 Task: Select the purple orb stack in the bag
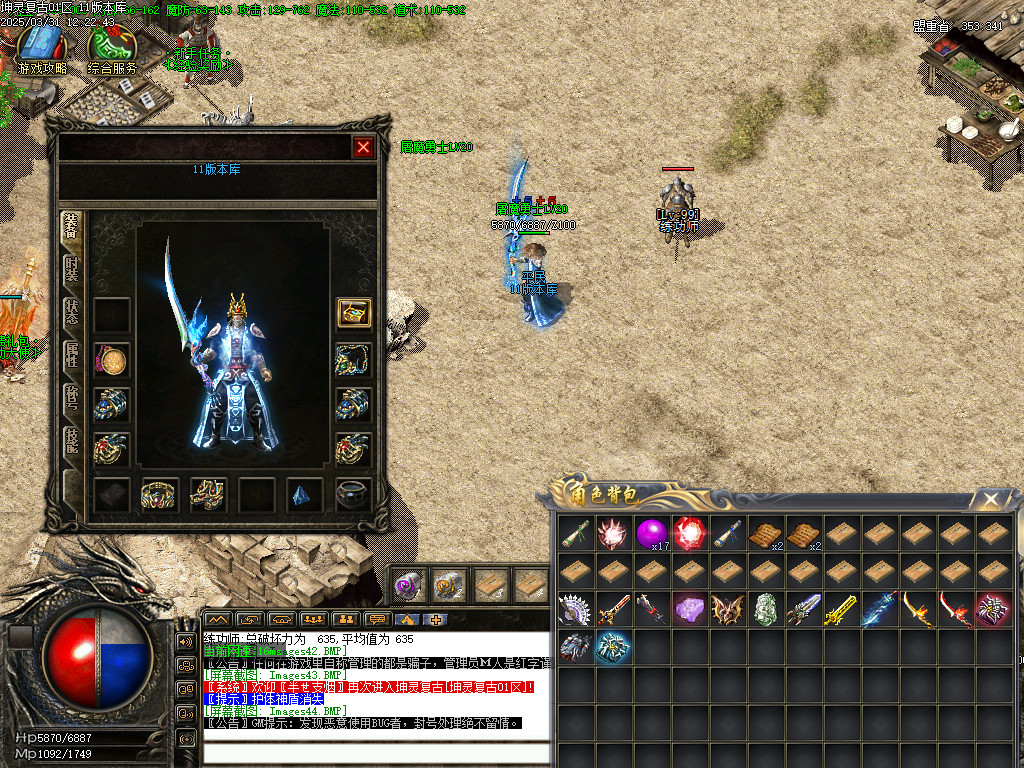tap(652, 533)
